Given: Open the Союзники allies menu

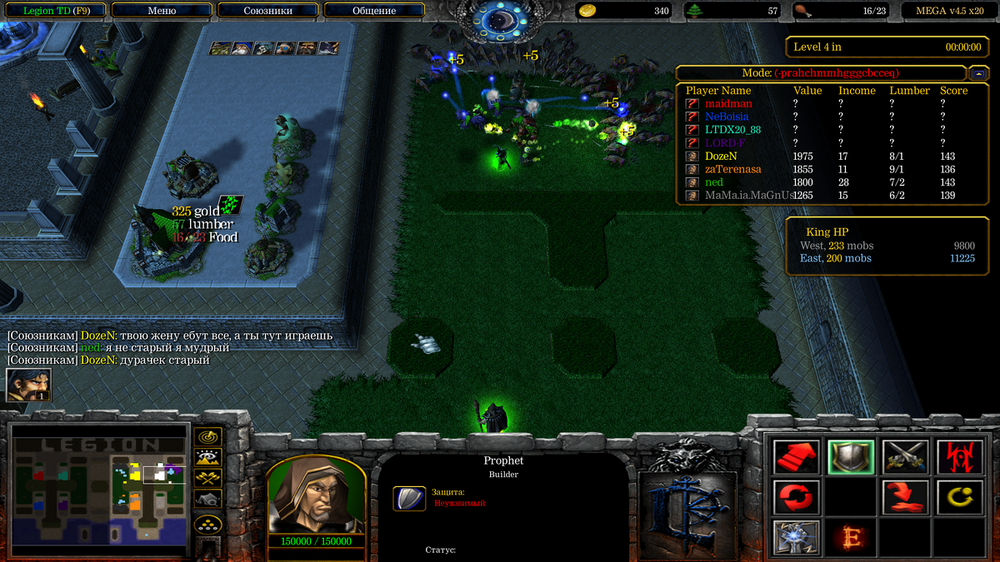Looking at the screenshot, I should coord(268,11).
